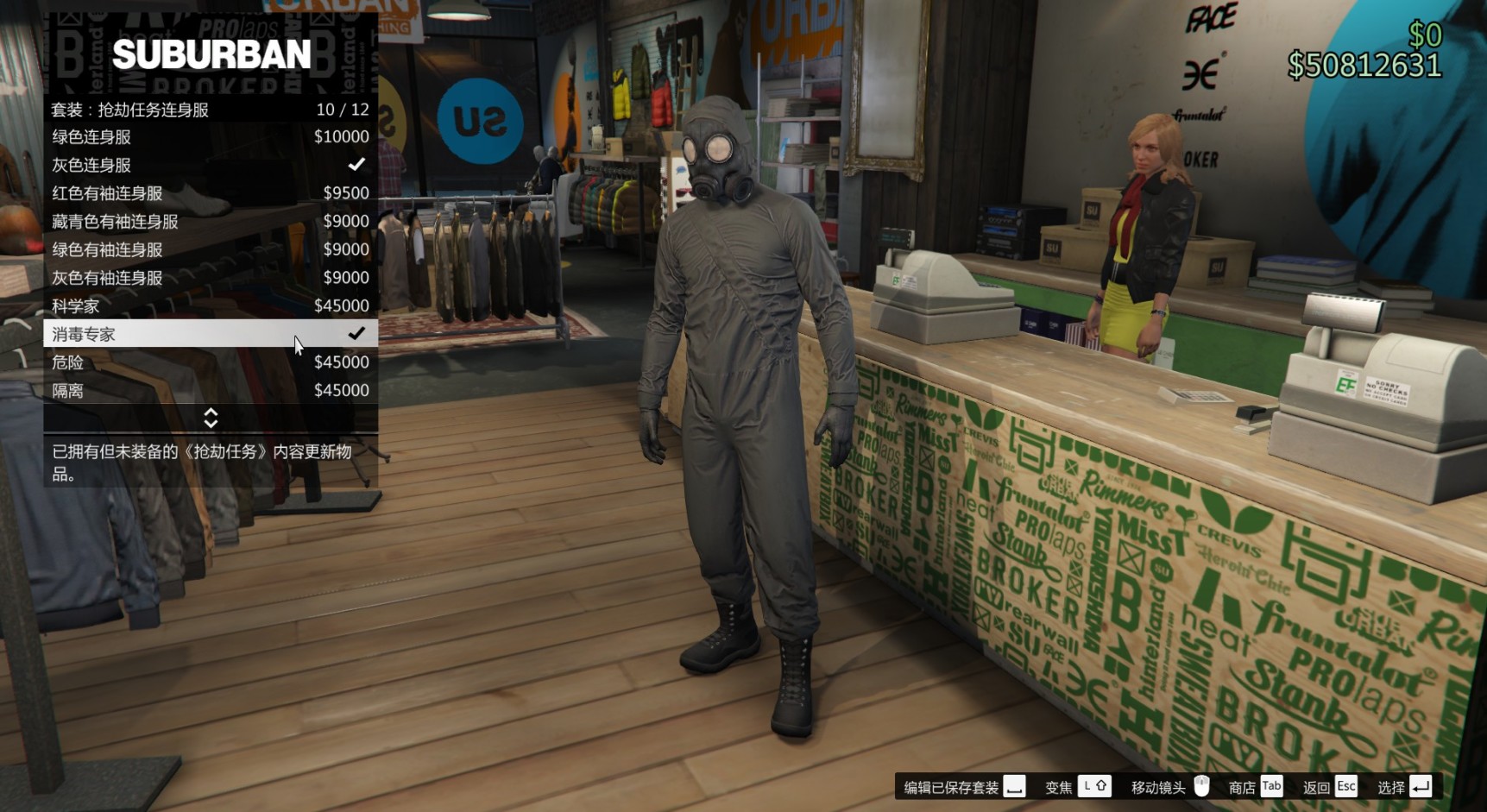The height and width of the screenshot is (812, 1487).
Task: Click the menu scroll arrows indicator
Action: click(211, 419)
